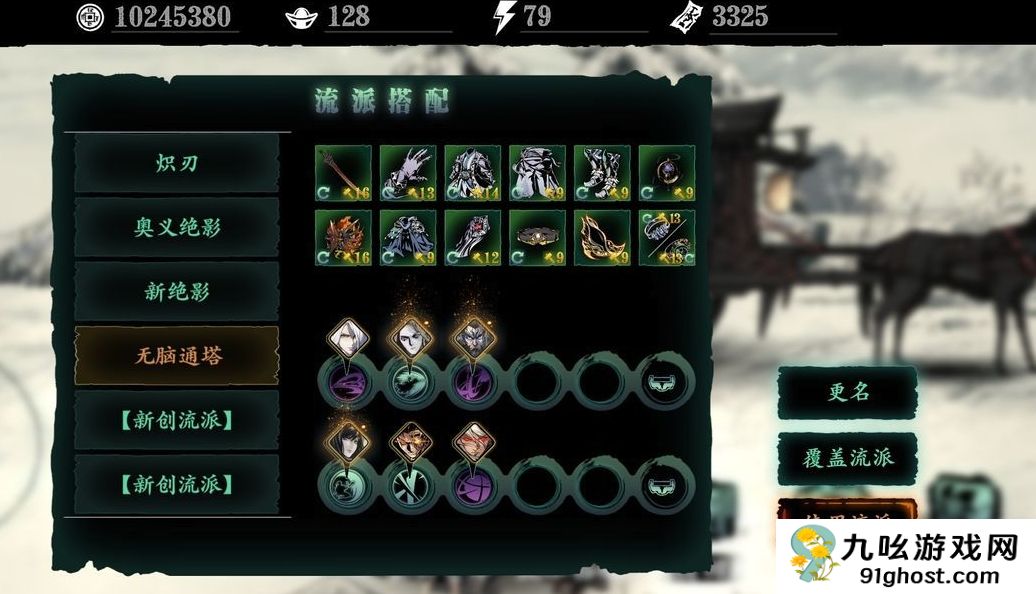Select the highlighted 无脑通塔 build

click(x=177, y=356)
